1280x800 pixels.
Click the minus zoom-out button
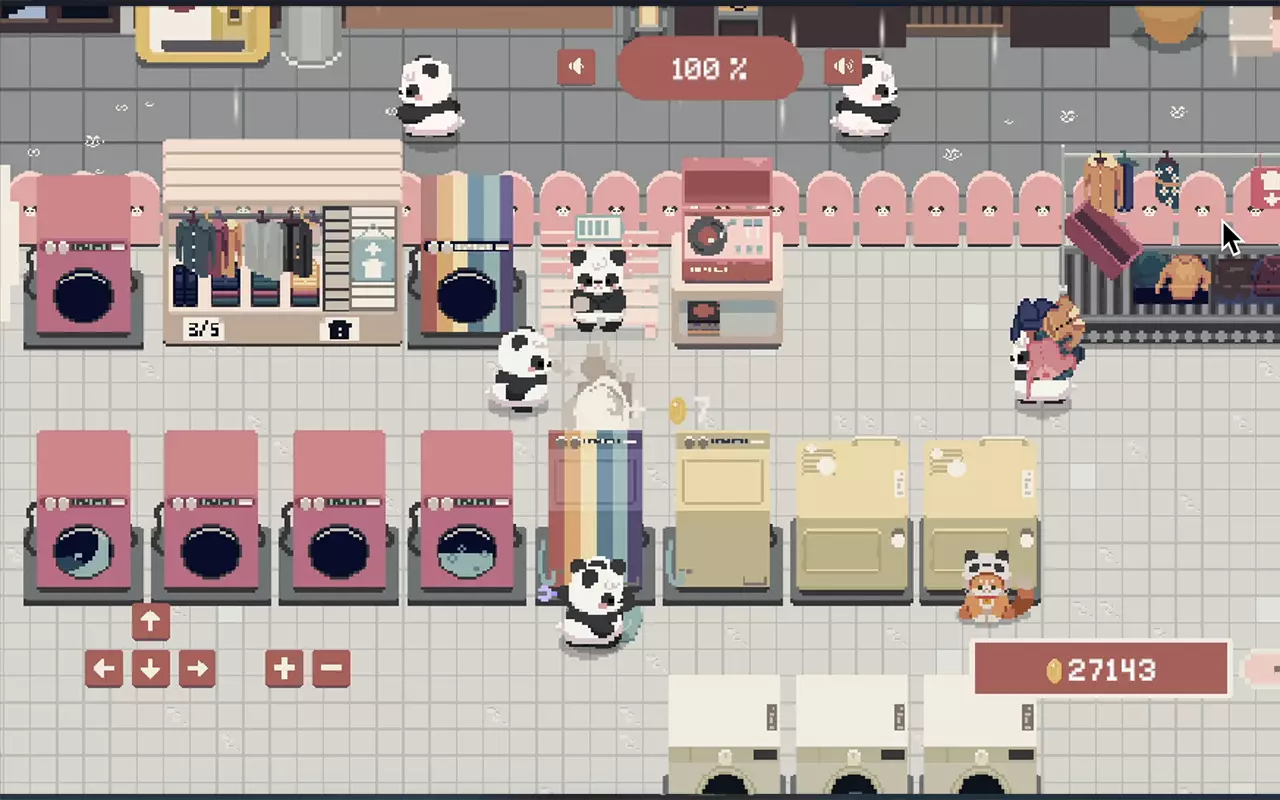pos(331,668)
